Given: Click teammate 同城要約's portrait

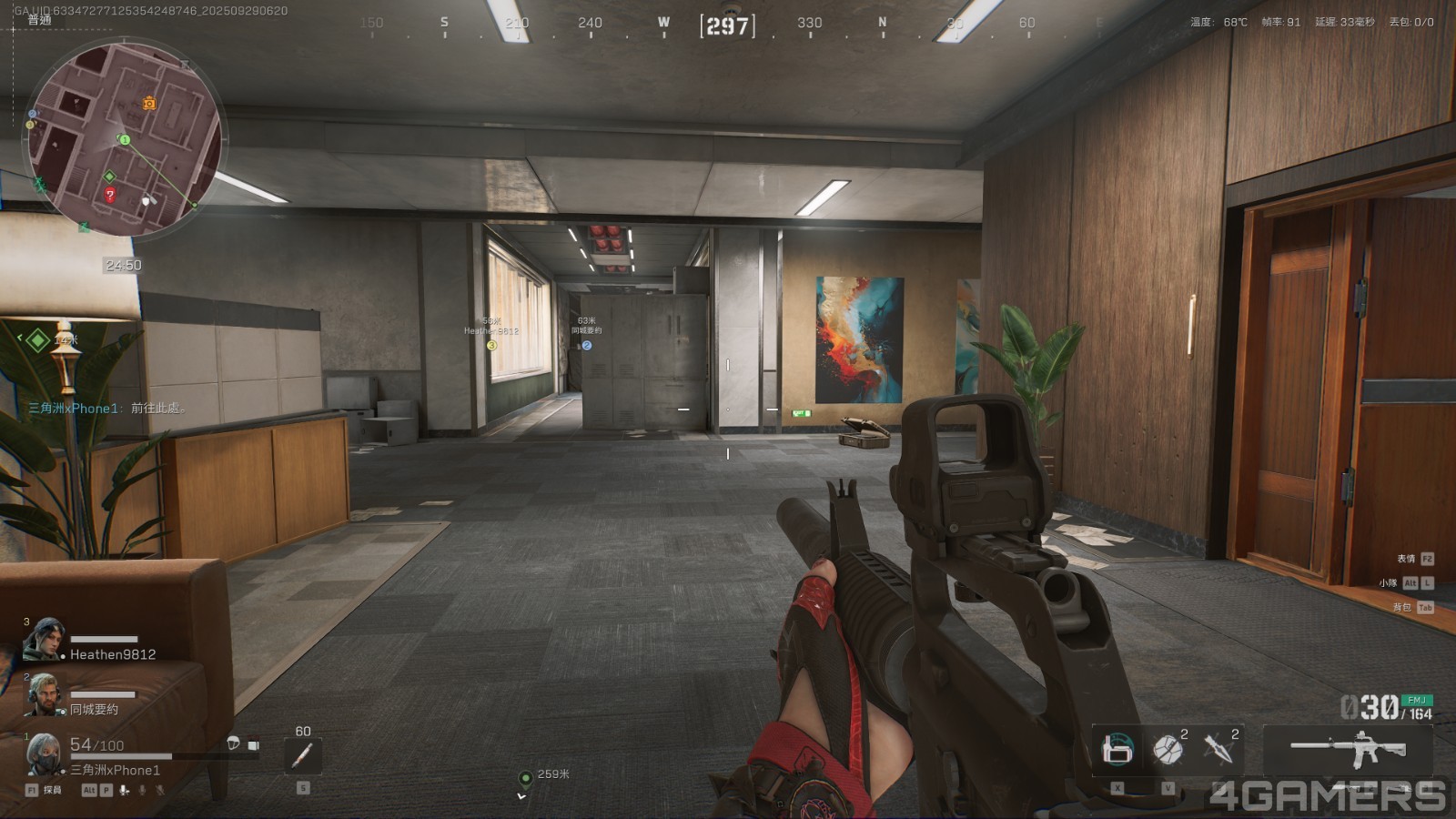Looking at the screenshot, I should [44, 694].
